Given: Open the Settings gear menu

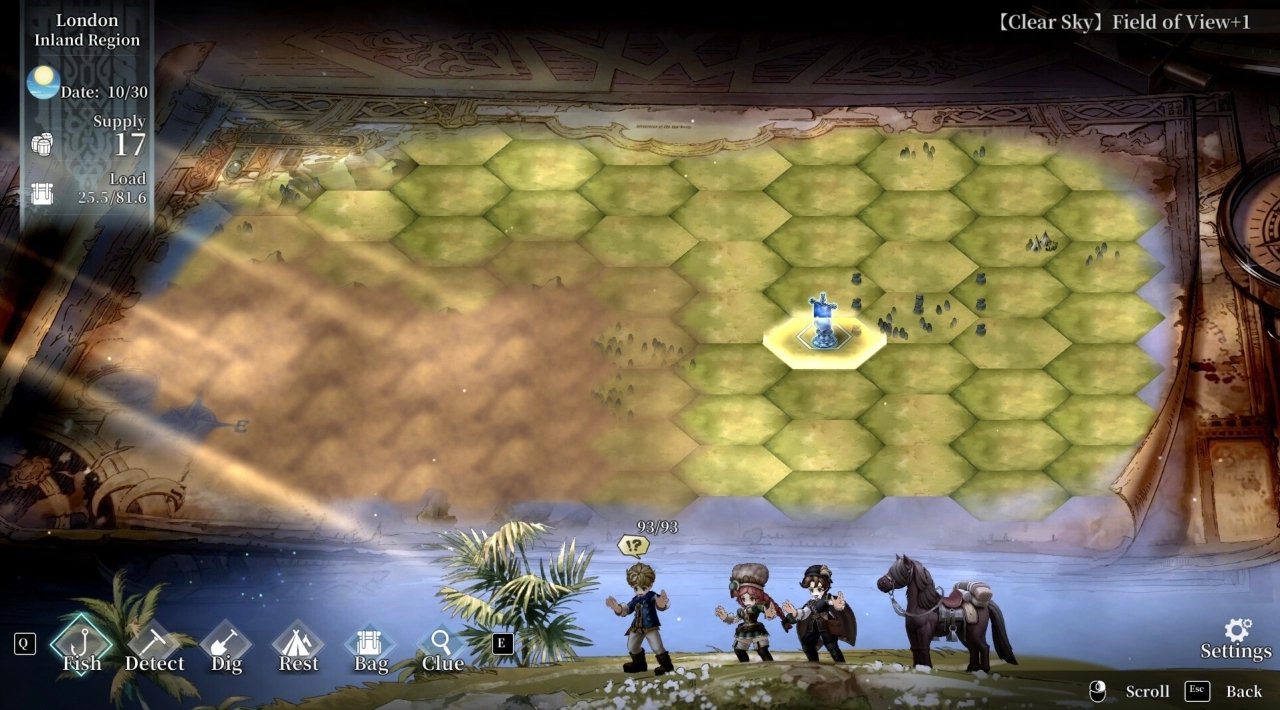Looking at the screenshot, I should 1237,638.
